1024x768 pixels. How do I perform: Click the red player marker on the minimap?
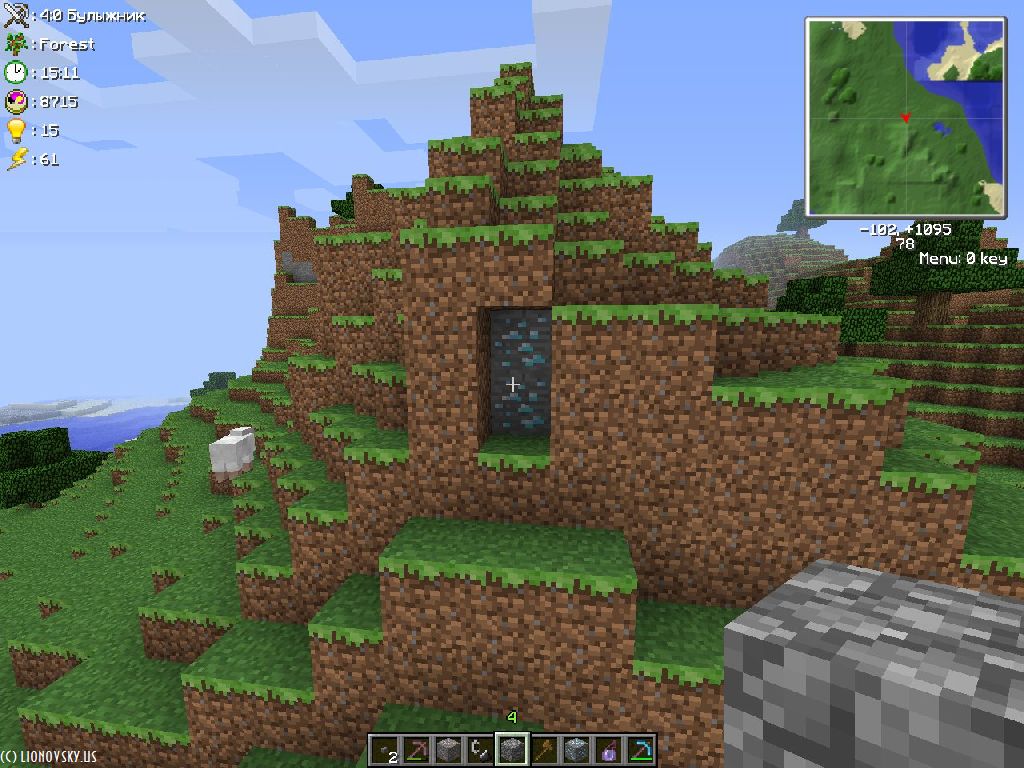tap(905, 118)
